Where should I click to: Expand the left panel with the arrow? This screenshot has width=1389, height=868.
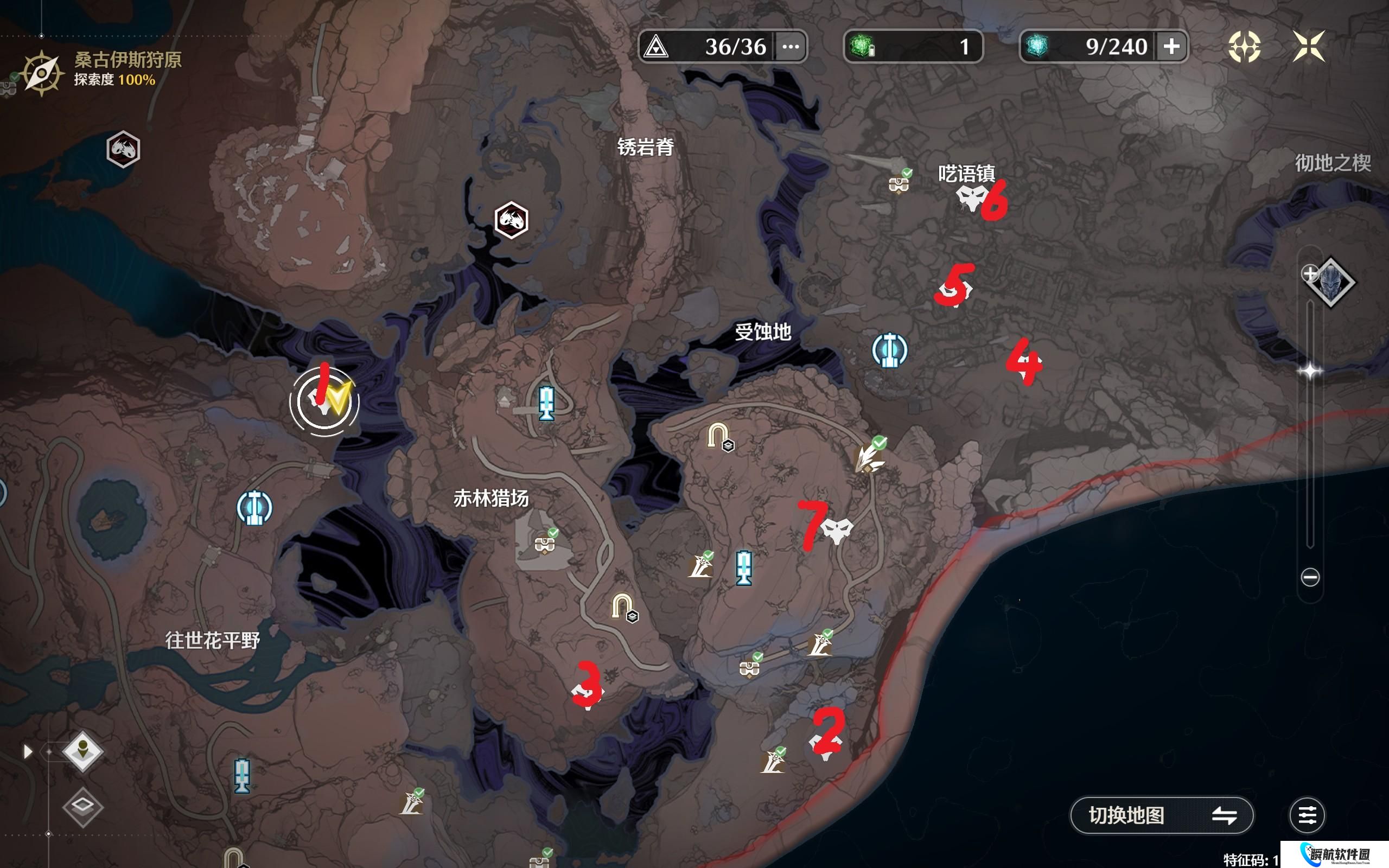tap(27, 751)
